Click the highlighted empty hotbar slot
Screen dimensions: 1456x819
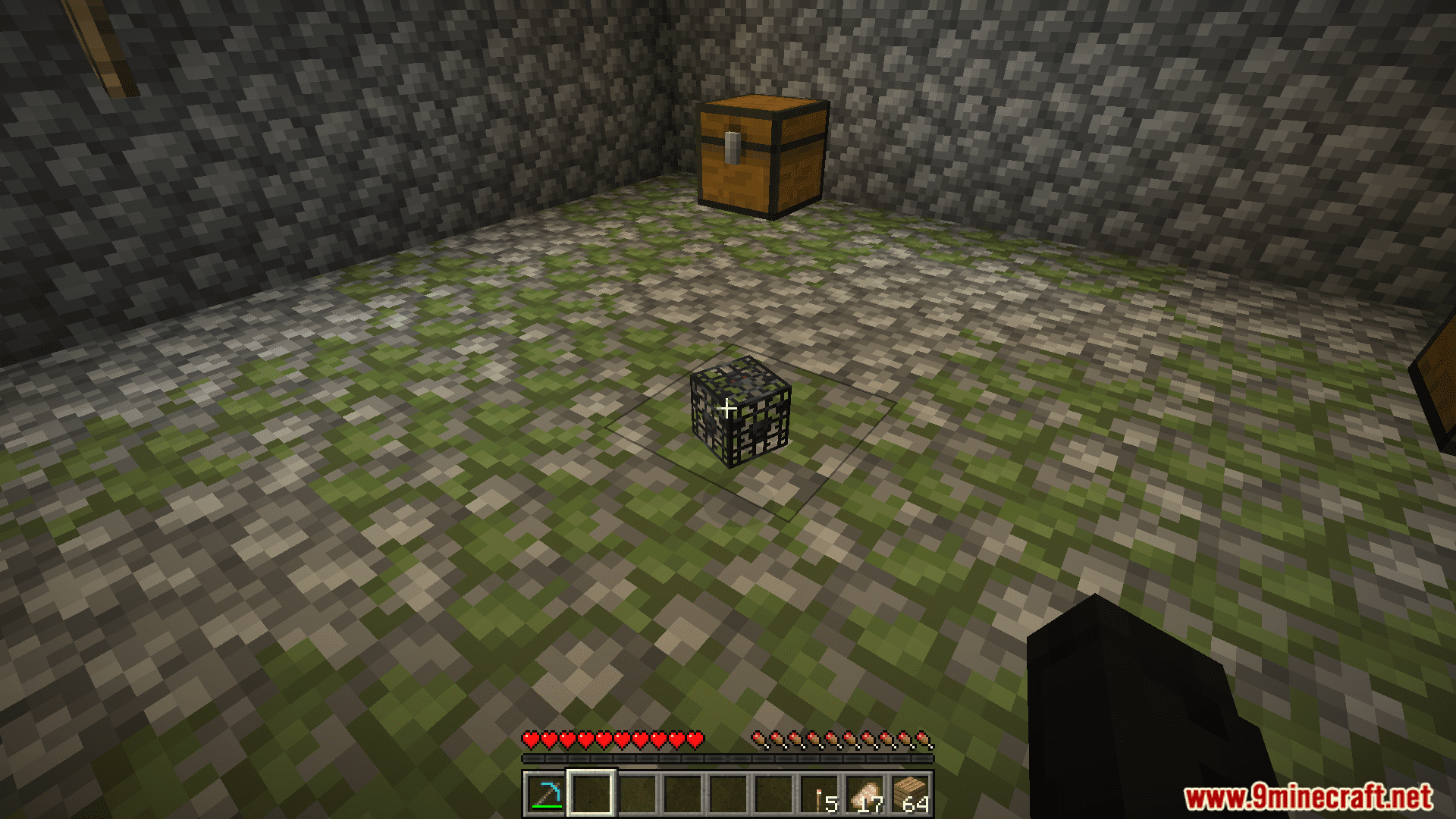pyautogui.click(x=591, y=794)
